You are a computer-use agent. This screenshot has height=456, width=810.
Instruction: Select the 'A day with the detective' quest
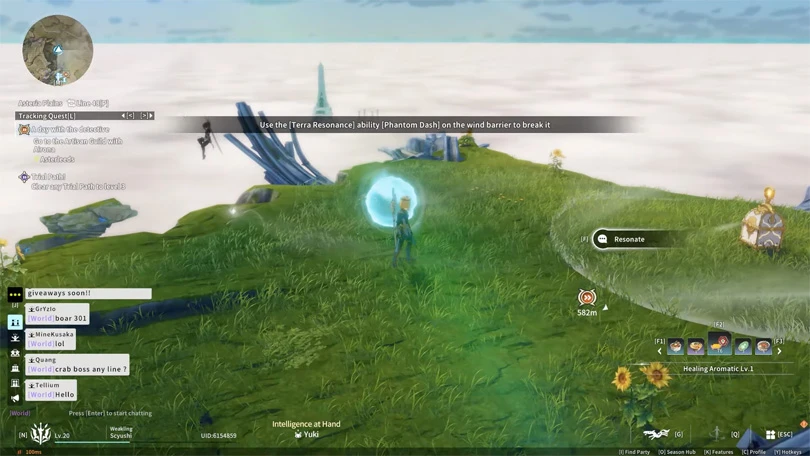(x=68, y=130)
